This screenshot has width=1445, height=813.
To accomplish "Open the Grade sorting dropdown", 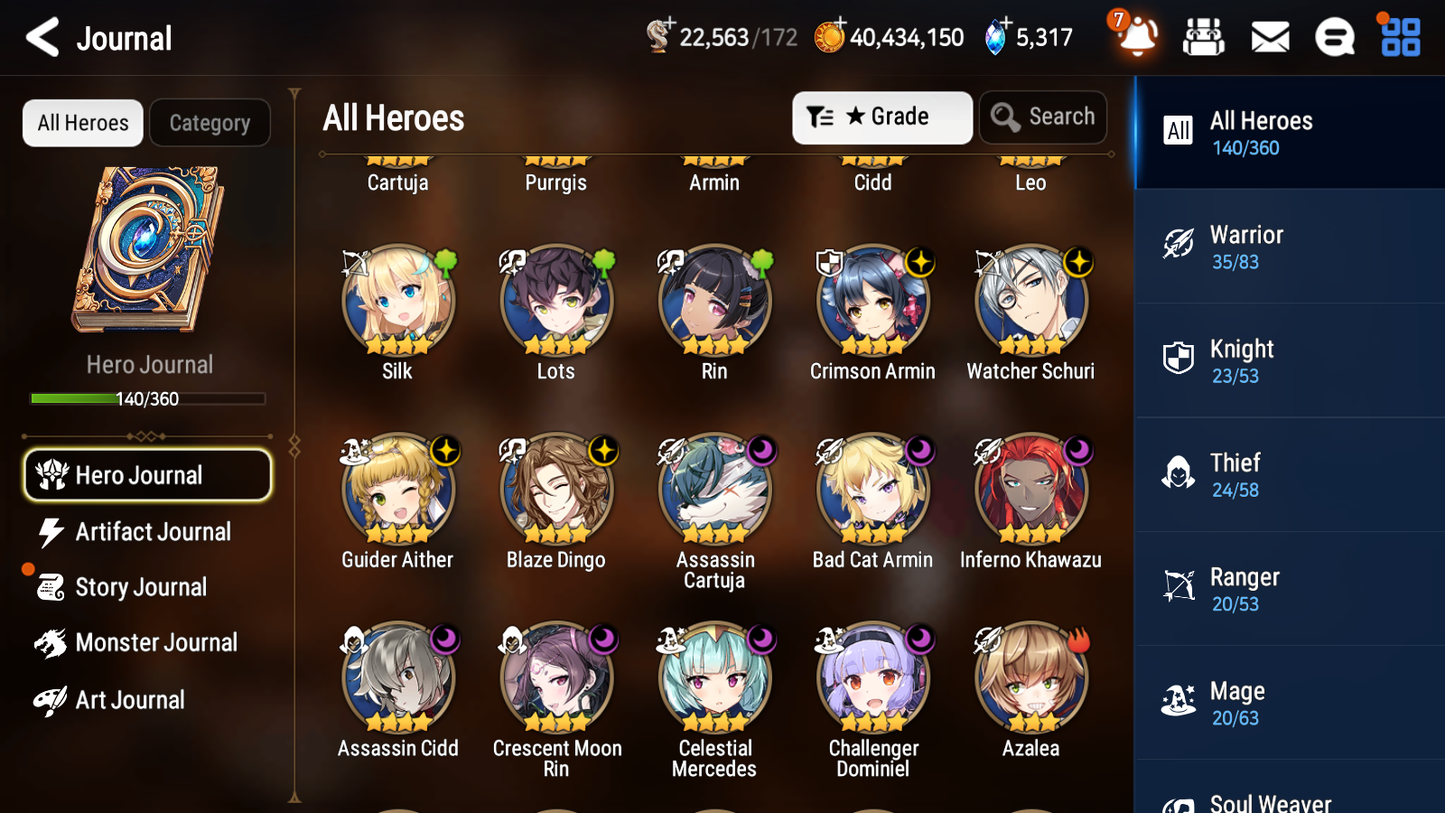I will (x=881, y=117).
